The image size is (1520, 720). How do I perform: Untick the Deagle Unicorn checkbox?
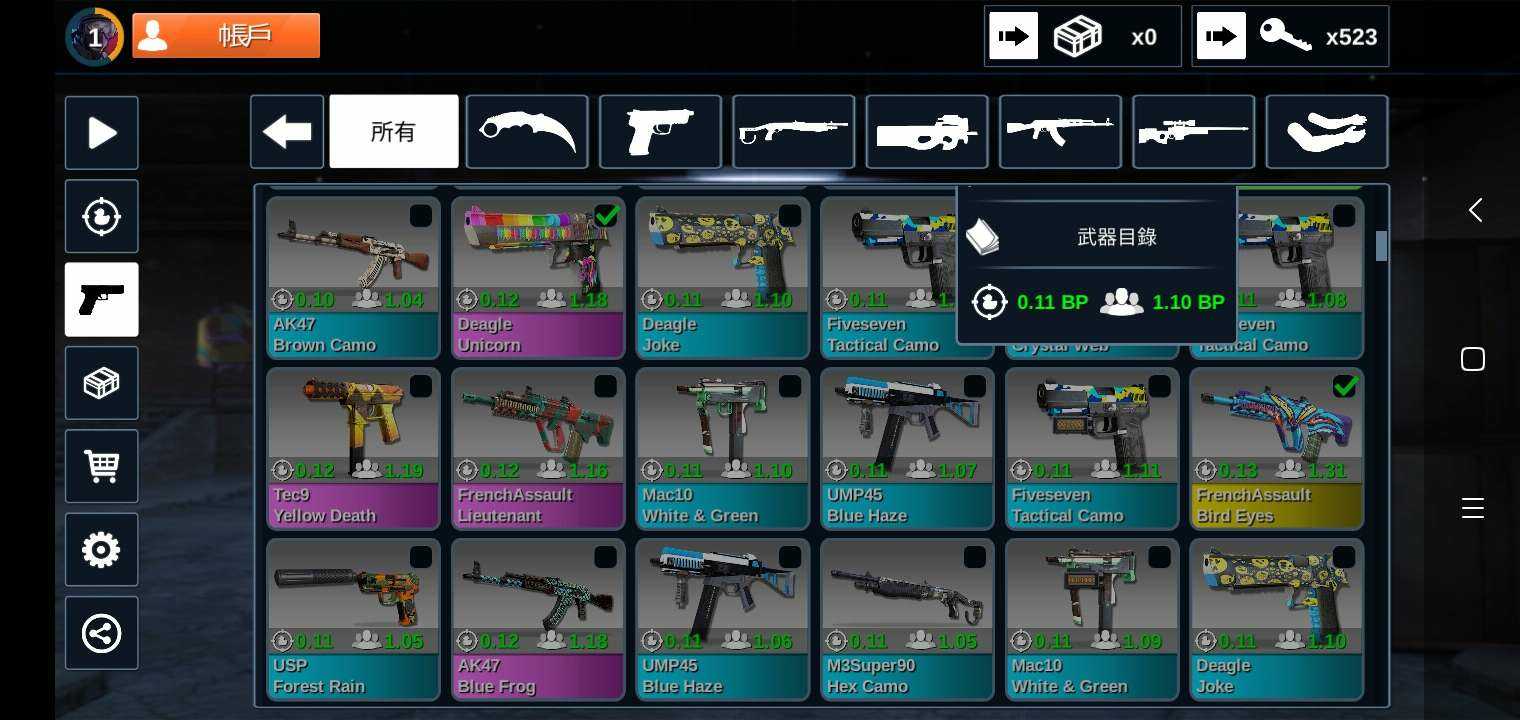(606, 215)
